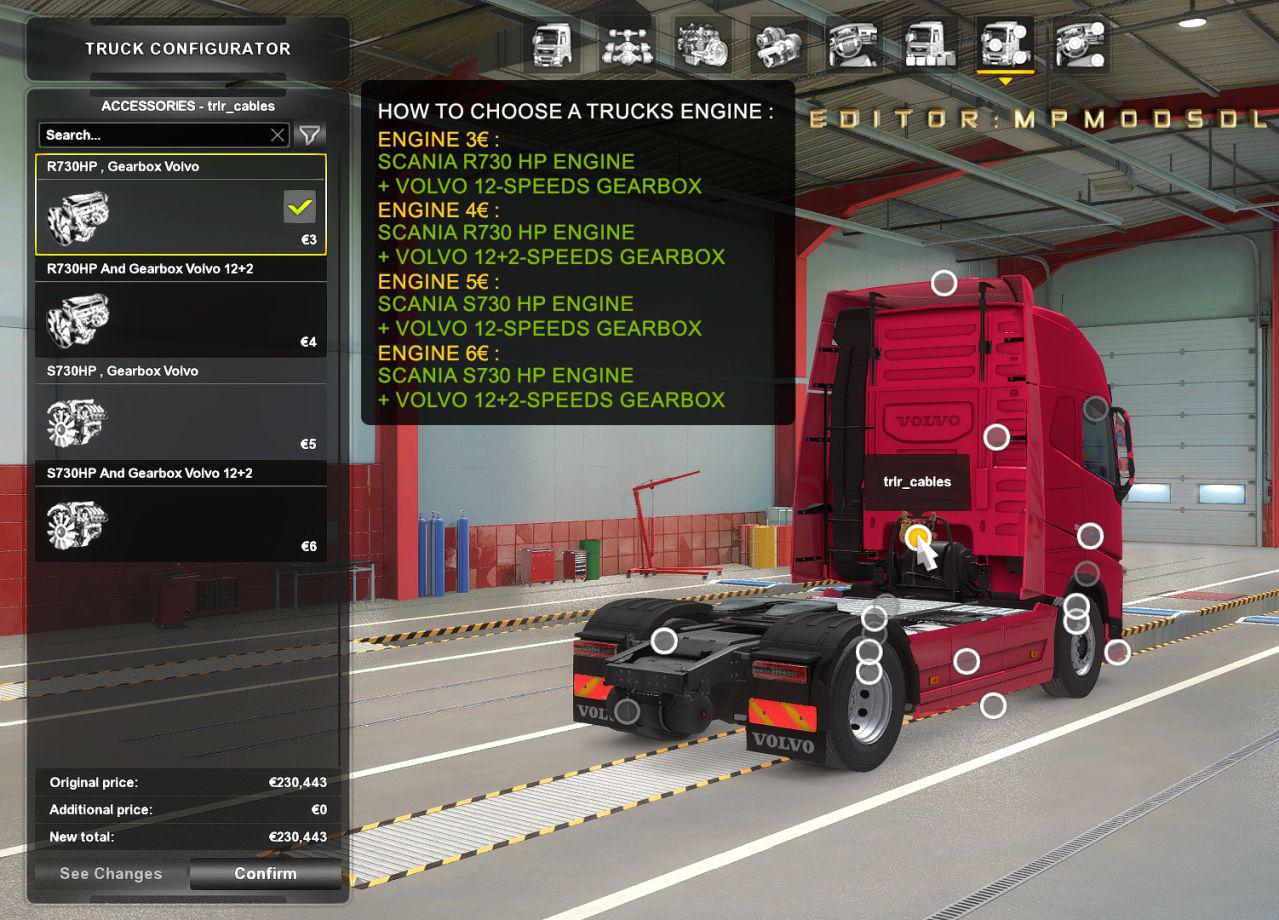Open the transmission gearbox tab

[778, 45]
